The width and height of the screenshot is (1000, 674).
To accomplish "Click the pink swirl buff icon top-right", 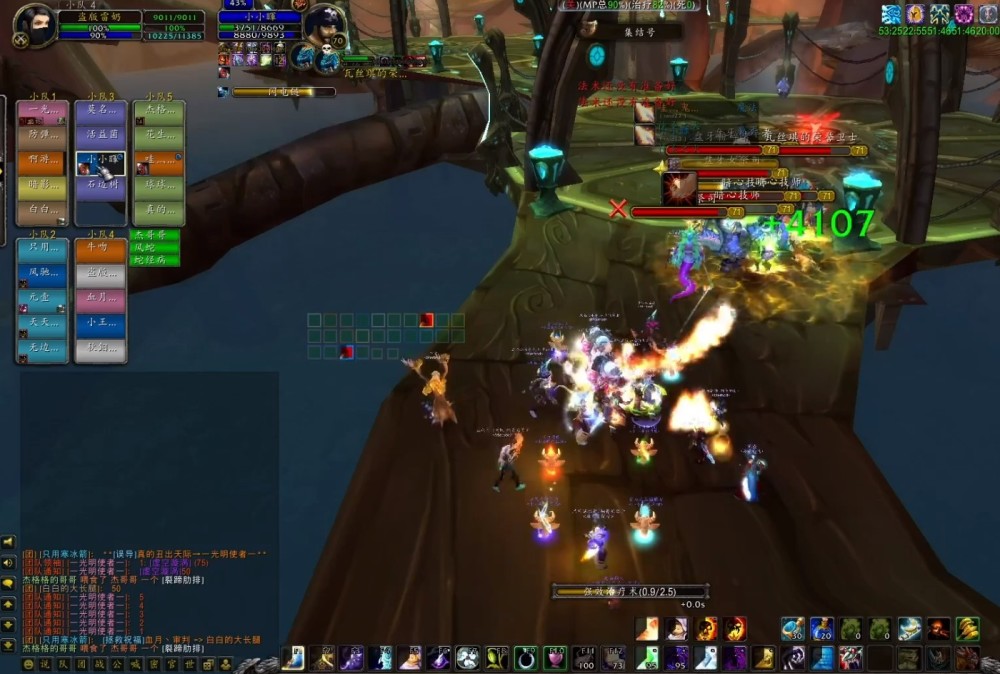I will click(x=964, y=14).
